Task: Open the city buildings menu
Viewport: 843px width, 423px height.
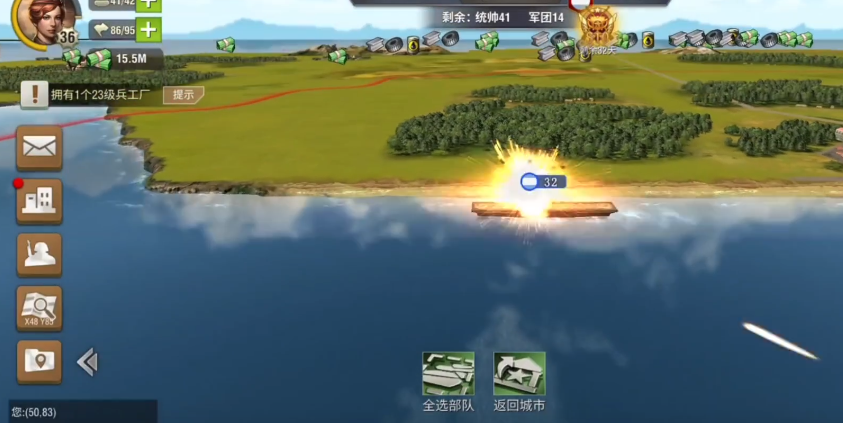Action: click(39, 202)
